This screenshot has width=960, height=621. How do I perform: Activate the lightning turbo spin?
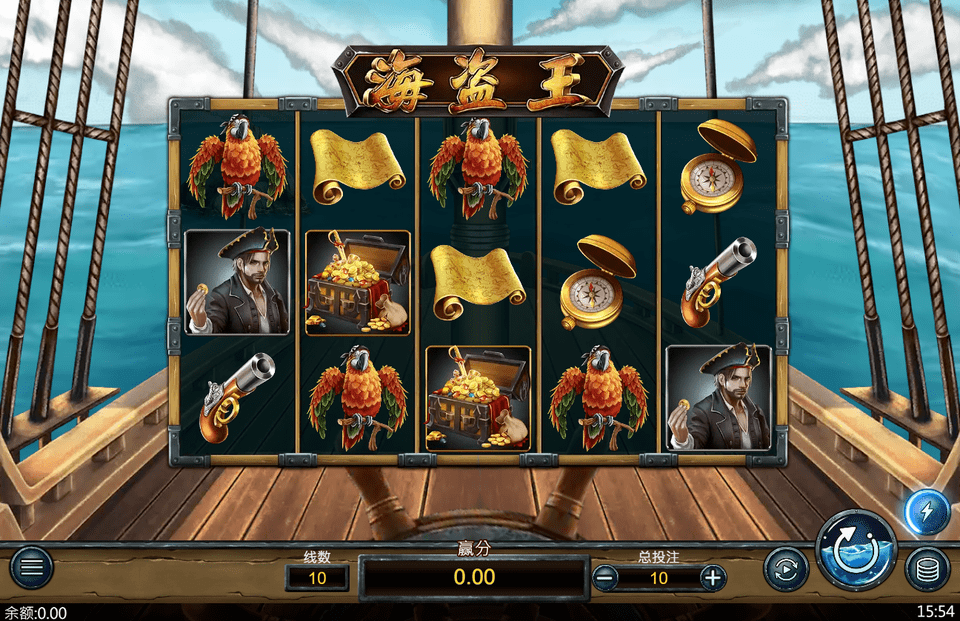[926, 512]
